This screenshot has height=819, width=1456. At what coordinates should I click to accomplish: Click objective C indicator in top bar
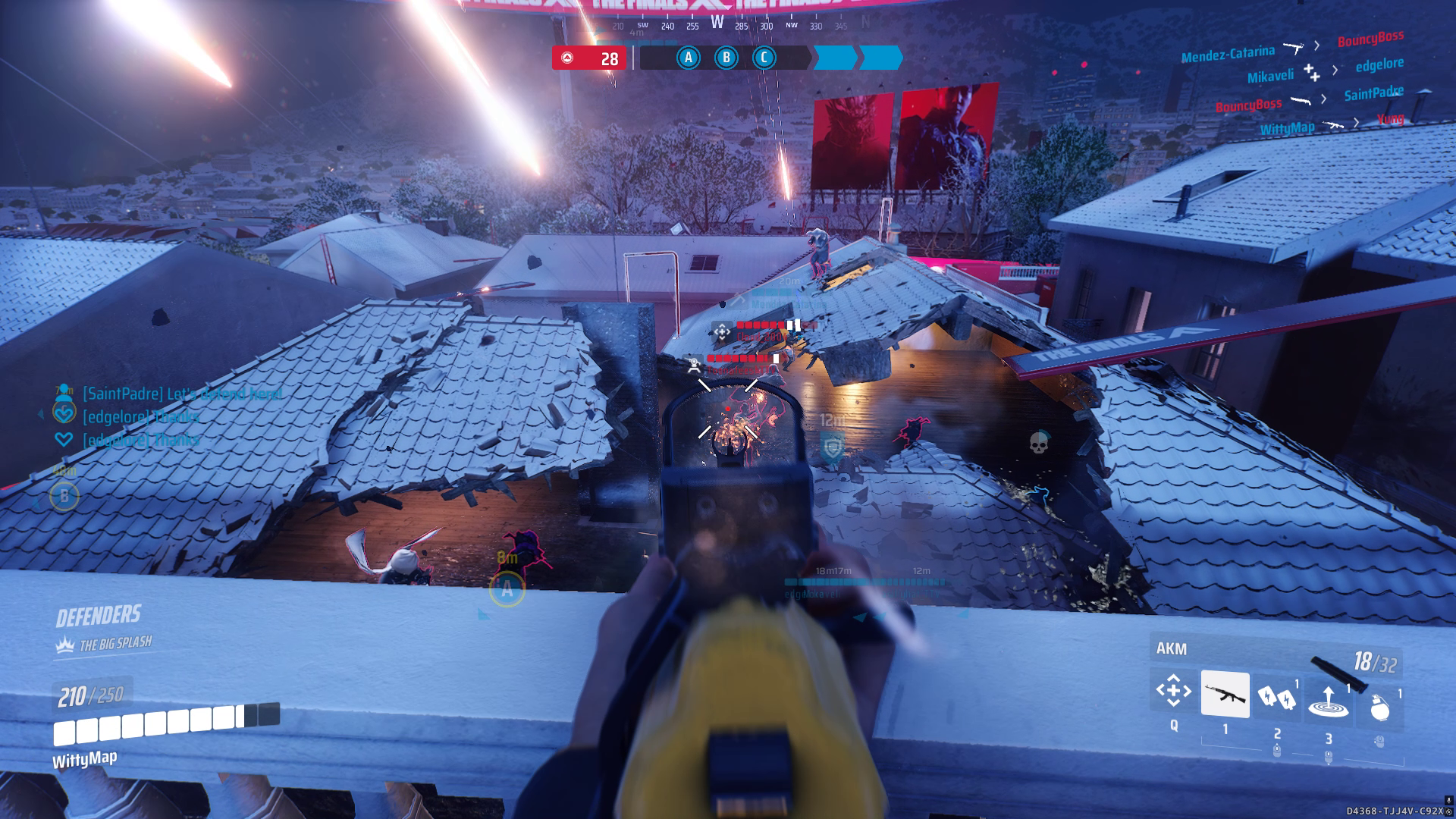click(x=764, y=58)
